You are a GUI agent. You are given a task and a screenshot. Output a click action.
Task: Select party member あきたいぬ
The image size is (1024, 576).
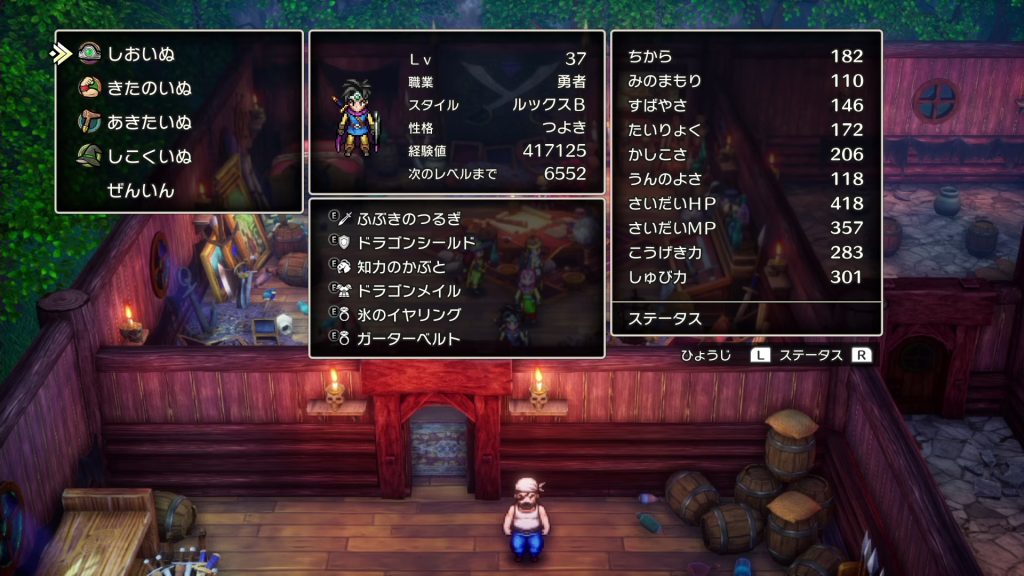148,122
